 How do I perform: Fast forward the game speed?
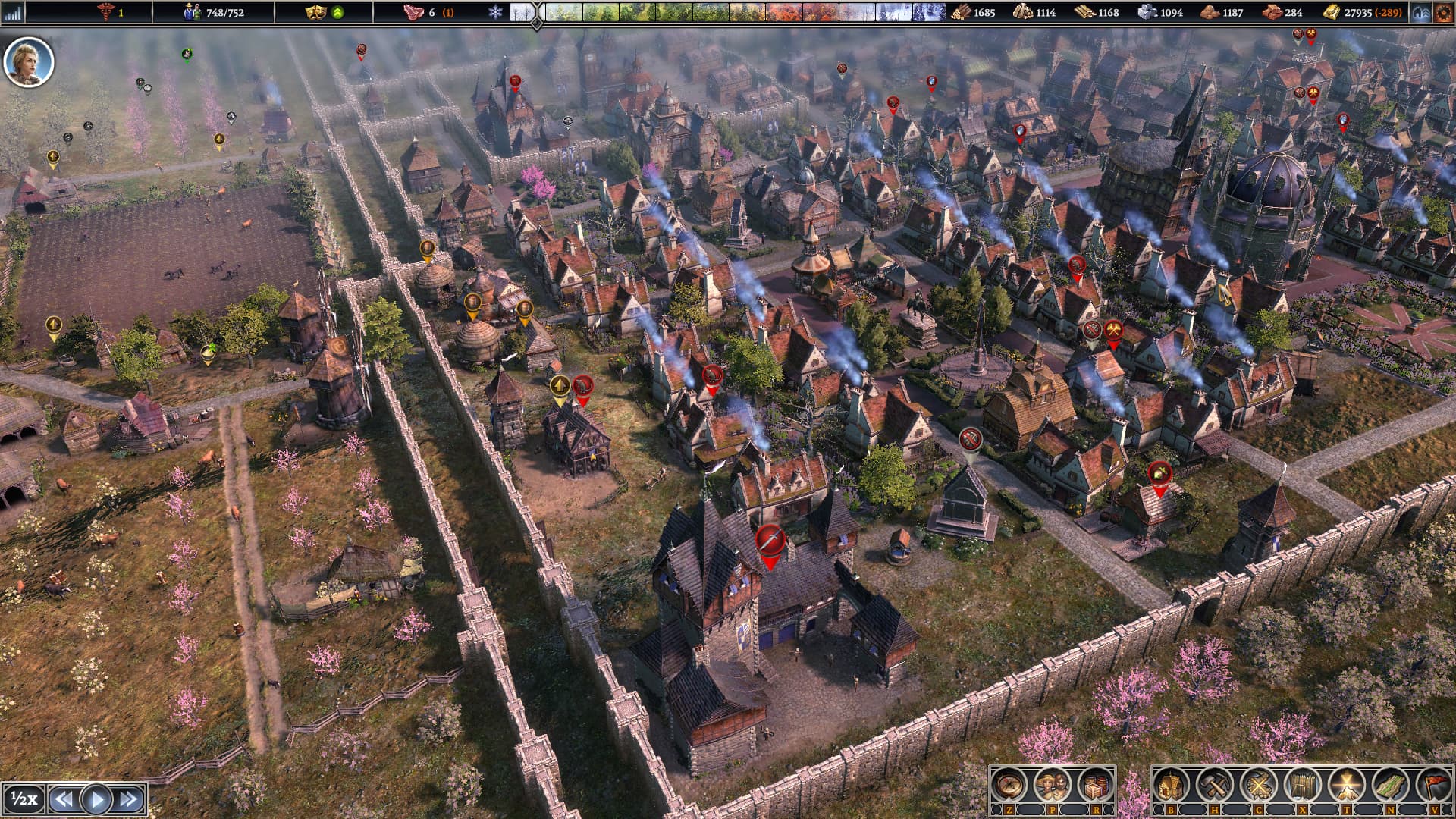pos(129,799)
